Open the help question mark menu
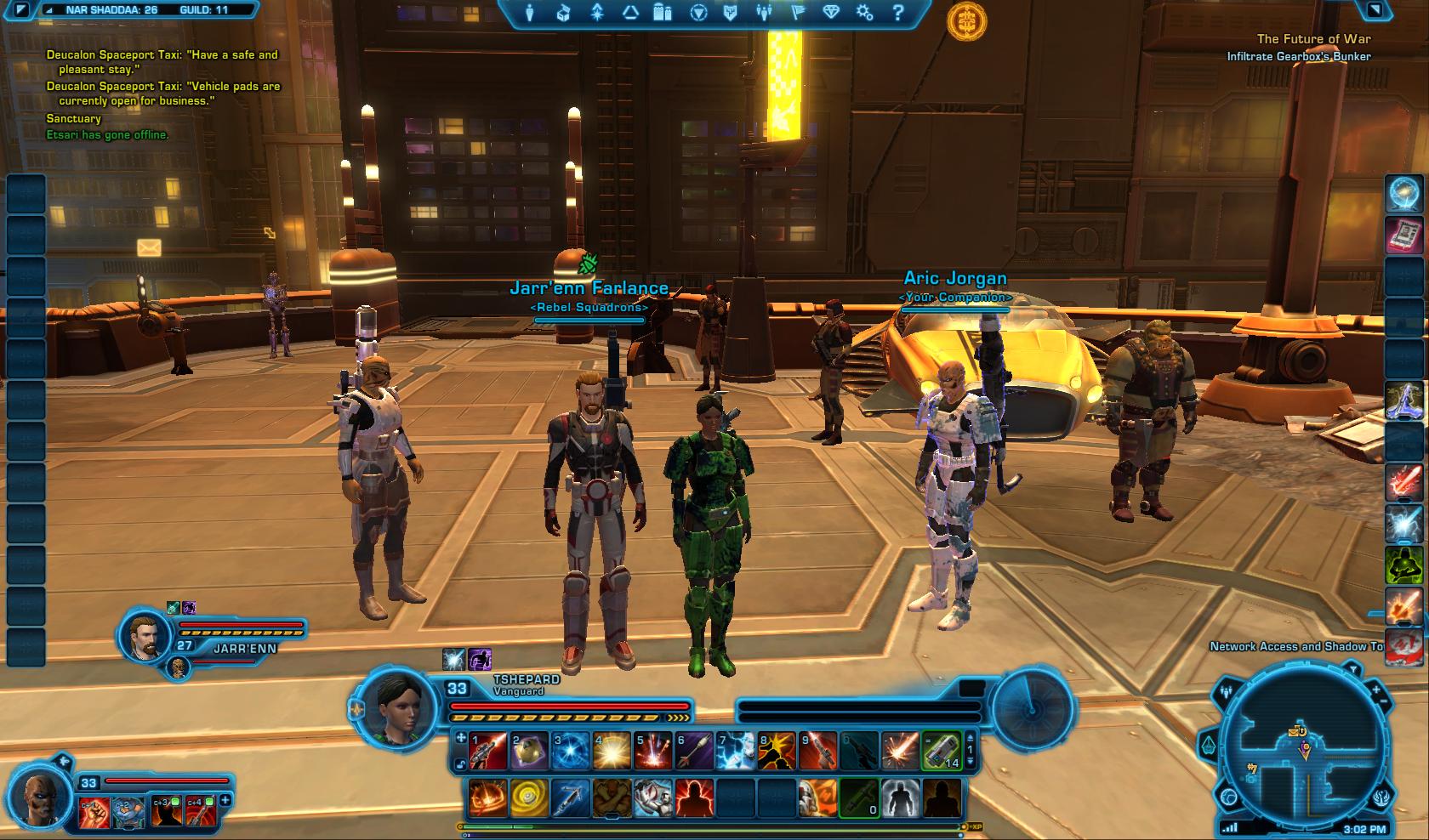The width and height of the screenshot is (1429, 840). (898, 13)
